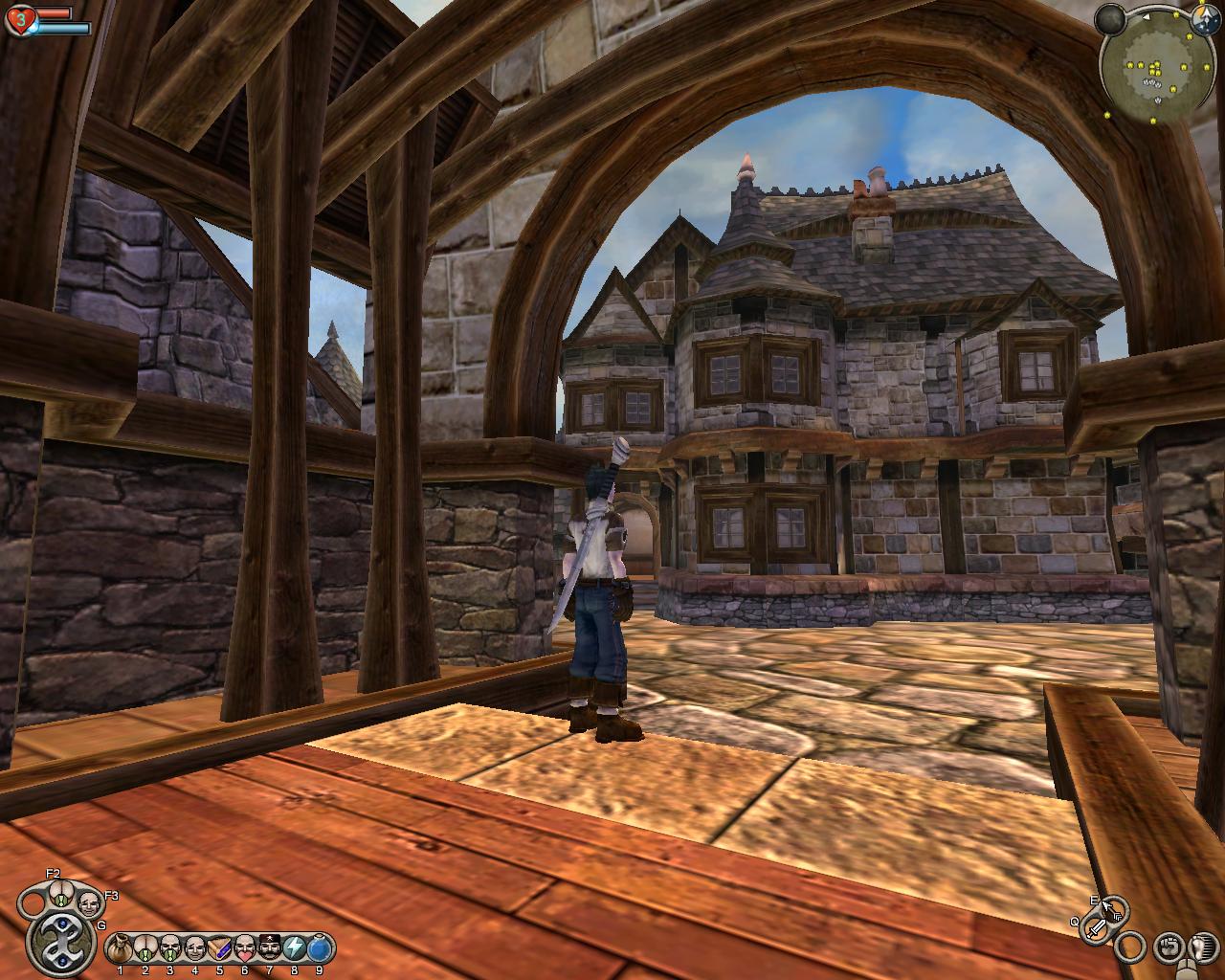The height and width of the screenshot is (980, 1225).
Task: Drink the blue potion in slot 9
Action: pos(320,948)
